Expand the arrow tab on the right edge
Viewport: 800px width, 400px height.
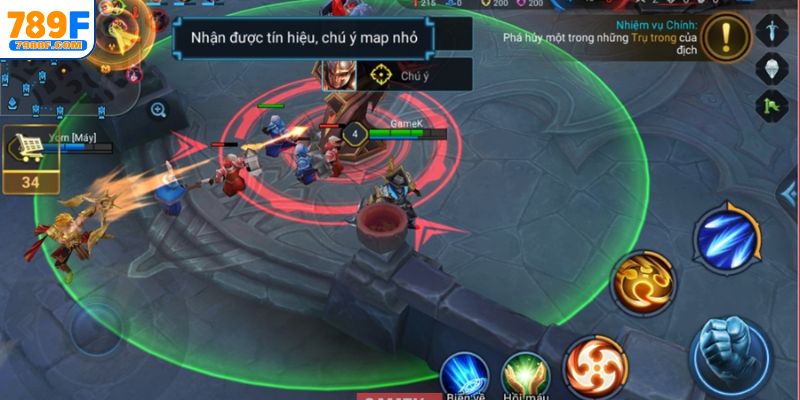tap(790, 196)
